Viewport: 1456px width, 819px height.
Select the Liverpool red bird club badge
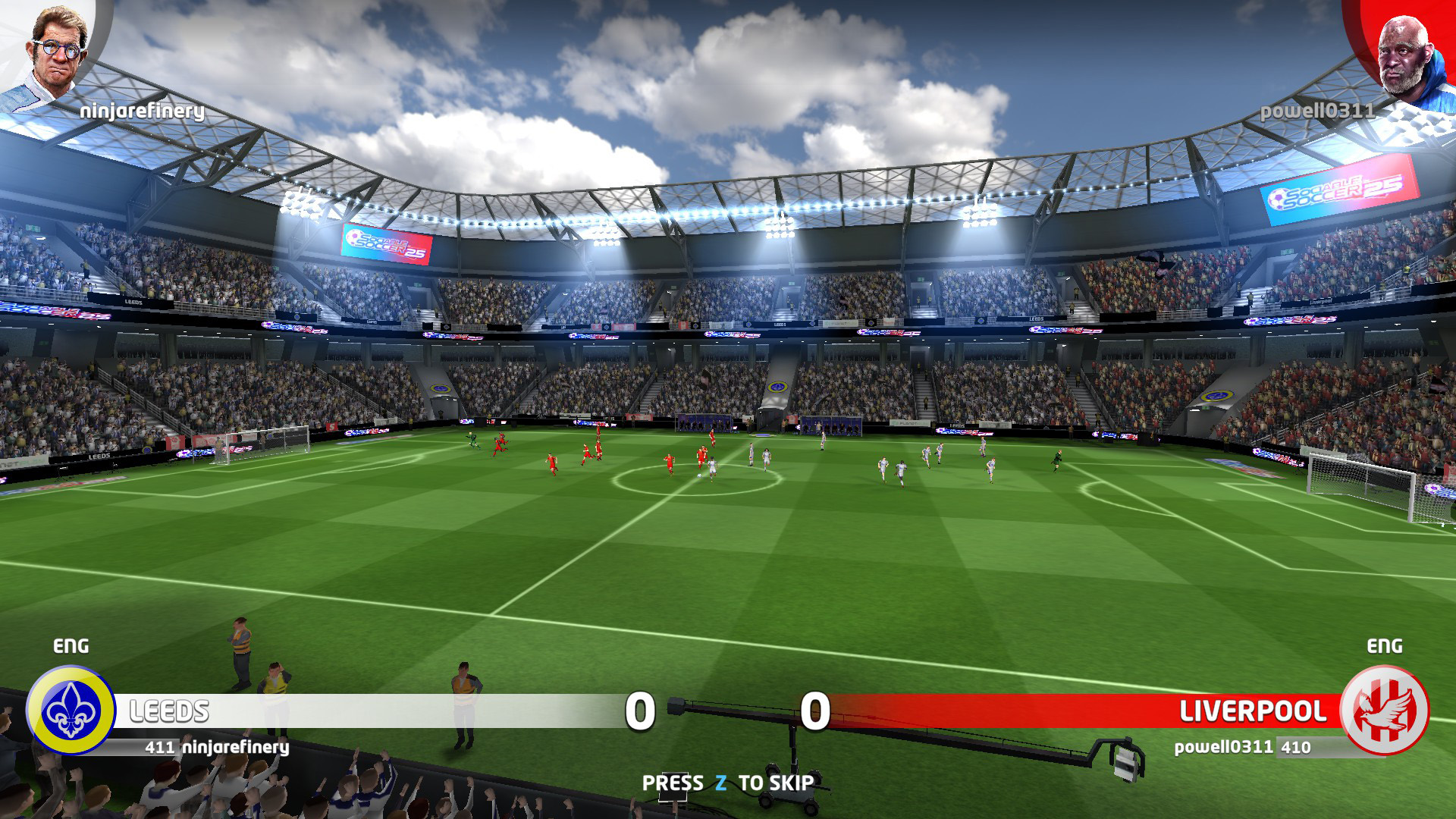[1385, 711]
